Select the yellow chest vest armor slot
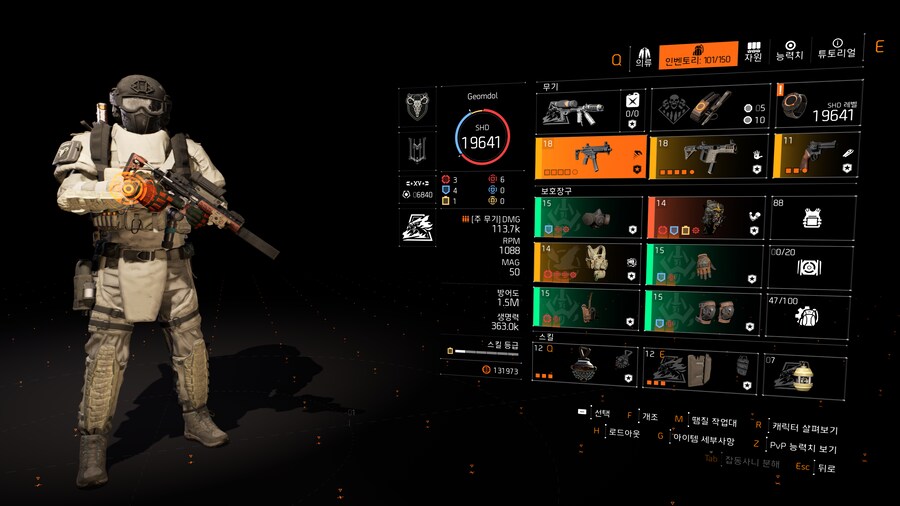900x506 pixels. 588,264
